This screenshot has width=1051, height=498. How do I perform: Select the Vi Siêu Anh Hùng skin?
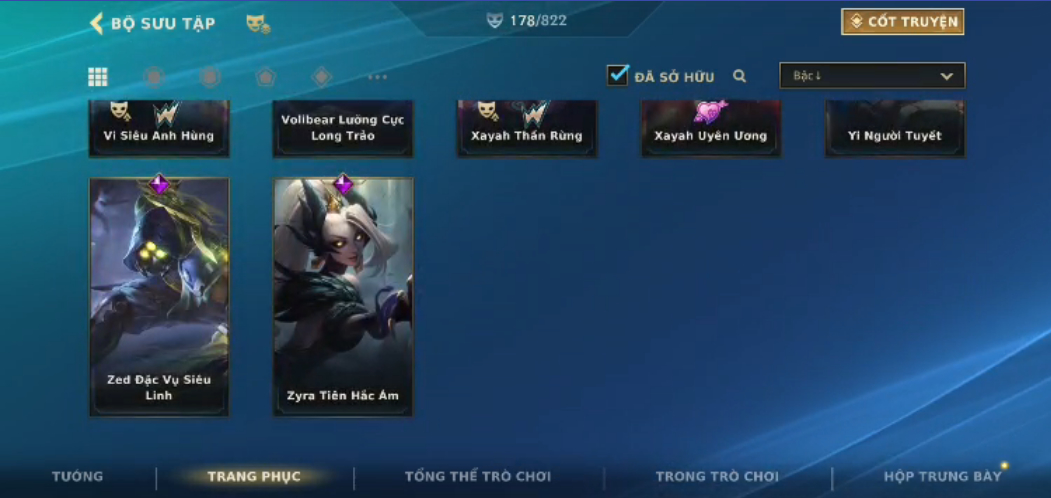click(159, 129)
